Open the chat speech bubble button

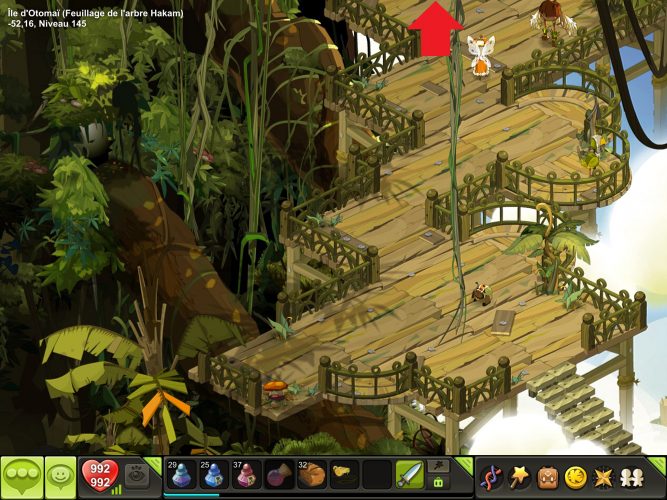click(21, 475)
